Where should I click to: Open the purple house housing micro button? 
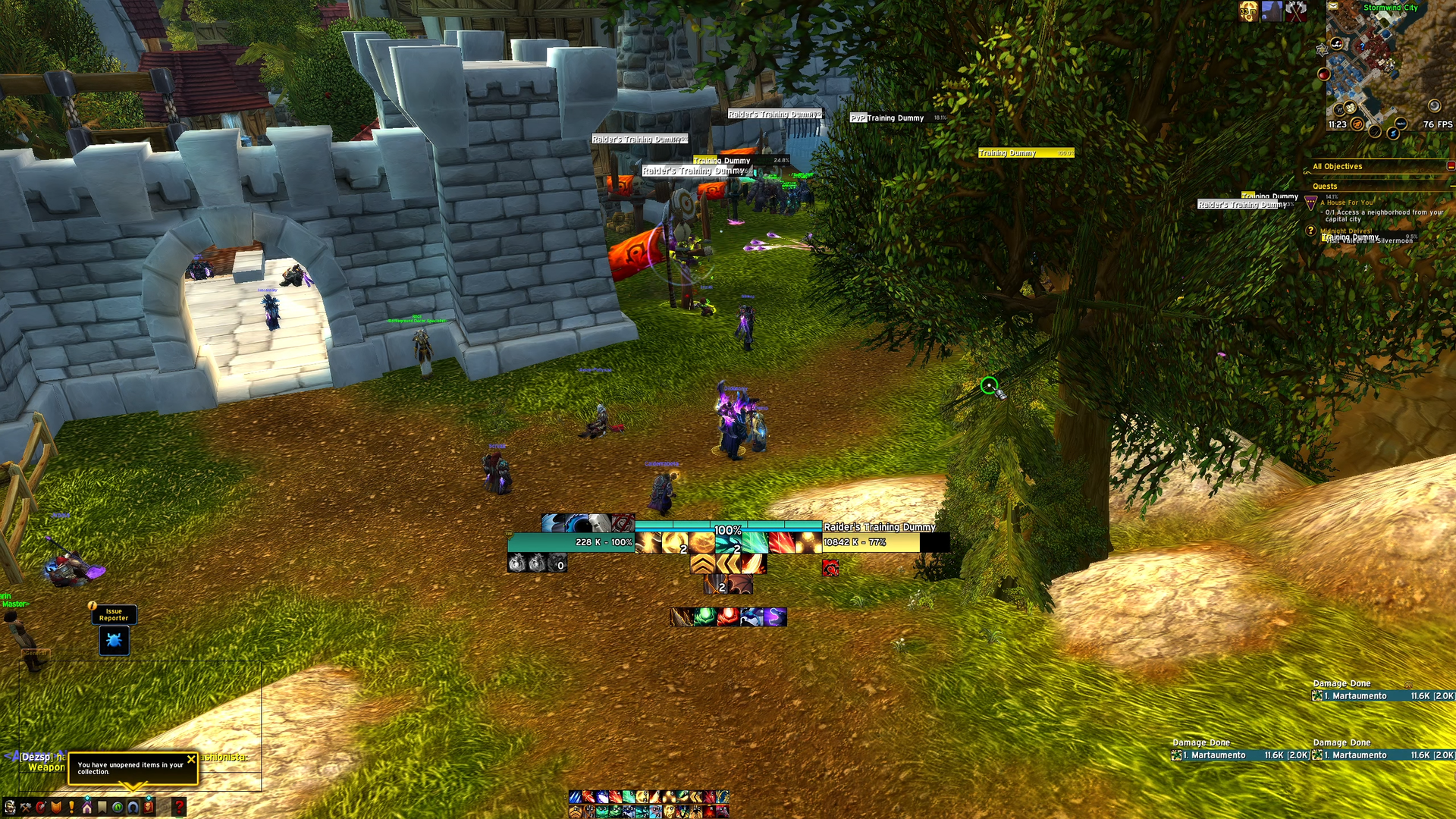[87, 807]
